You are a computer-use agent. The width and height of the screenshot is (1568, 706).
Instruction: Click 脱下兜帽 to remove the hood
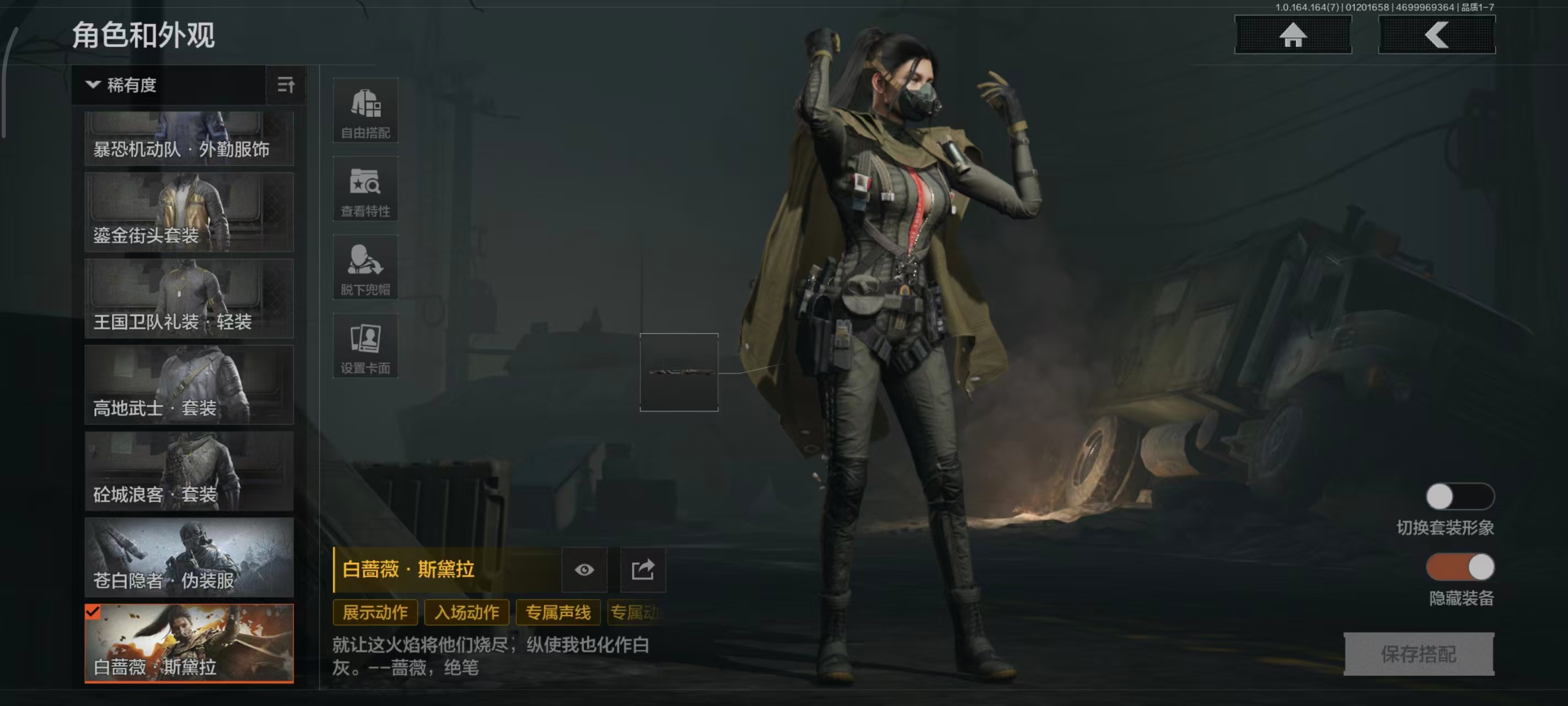tap(365, 268)
